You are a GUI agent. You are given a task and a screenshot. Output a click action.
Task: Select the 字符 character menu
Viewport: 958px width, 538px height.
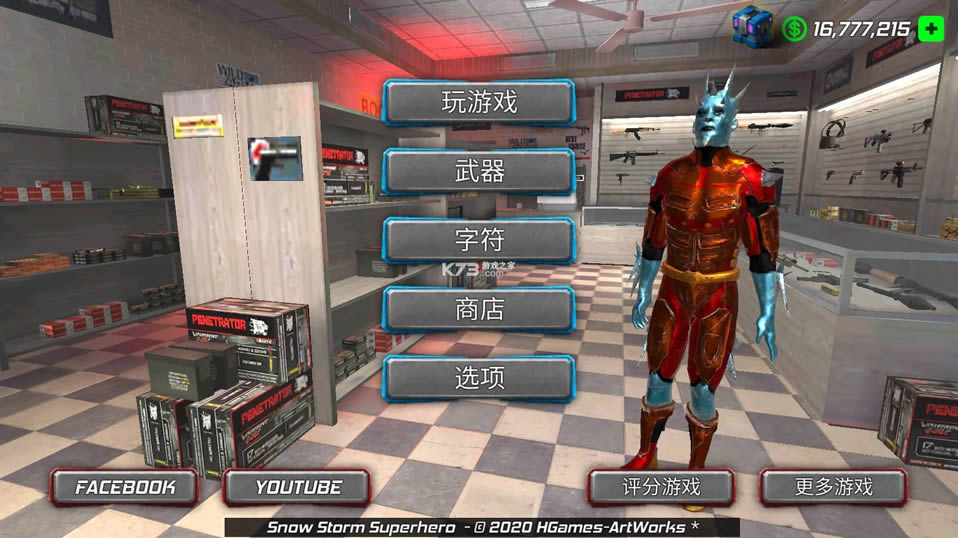coord(478,240)
